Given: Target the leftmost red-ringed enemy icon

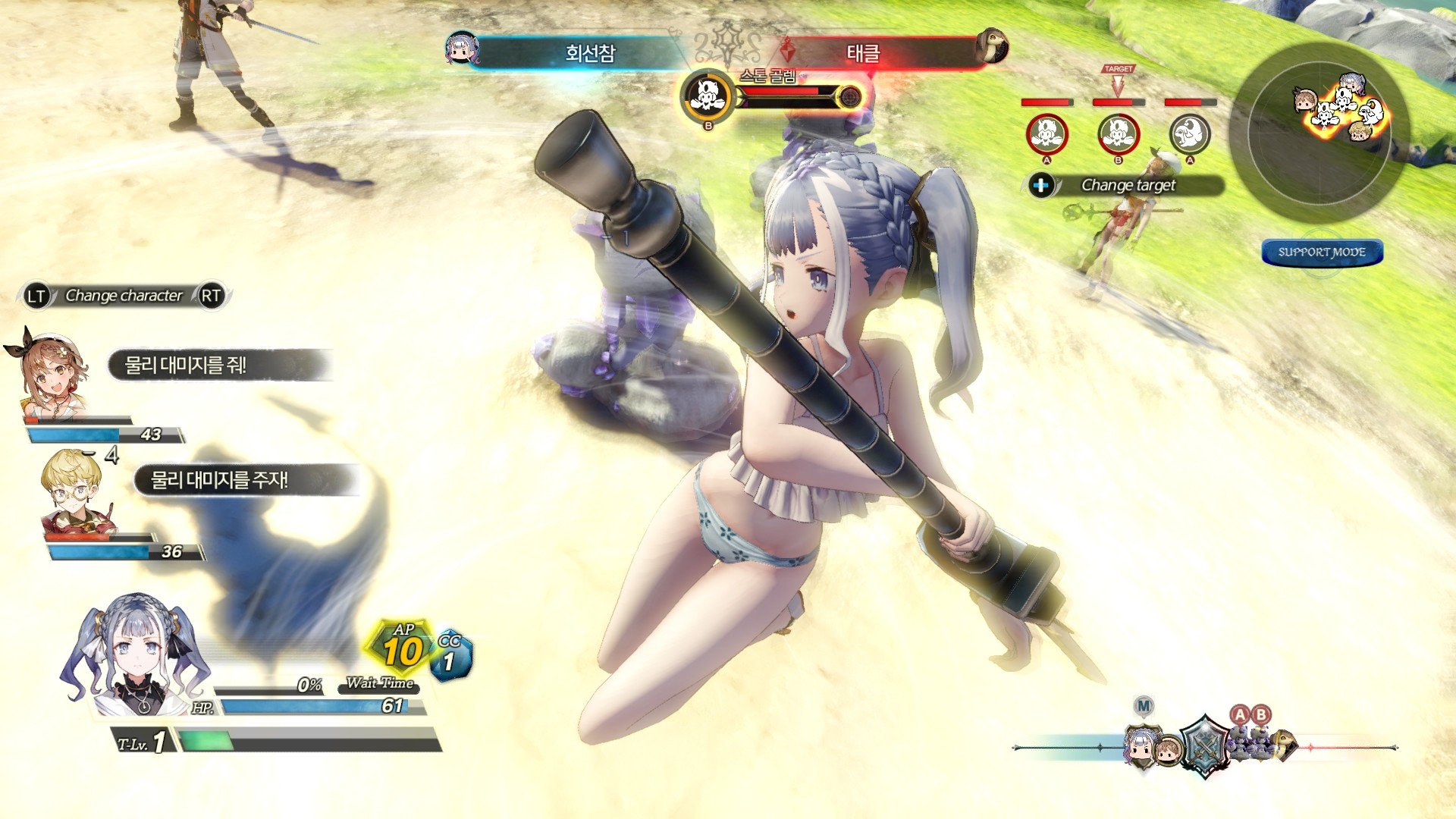Looking at the screenshot, I should (x=1046, y=135).
